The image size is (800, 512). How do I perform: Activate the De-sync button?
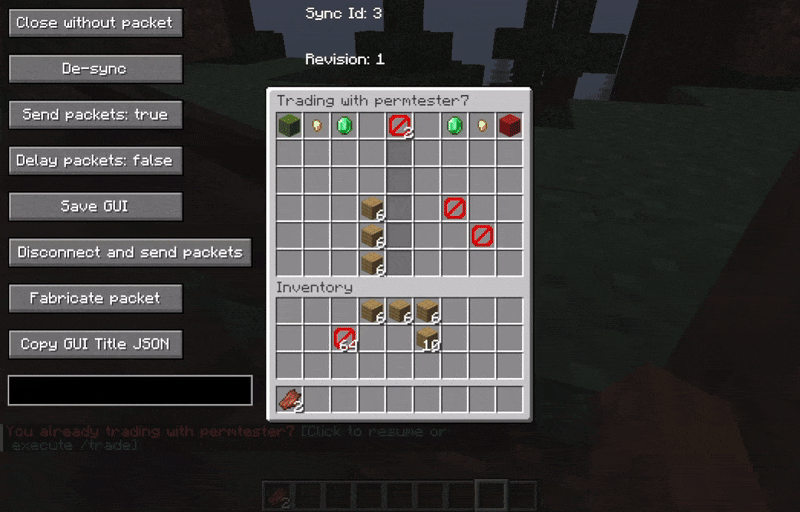pyautogui.click(x=95, y=69)
